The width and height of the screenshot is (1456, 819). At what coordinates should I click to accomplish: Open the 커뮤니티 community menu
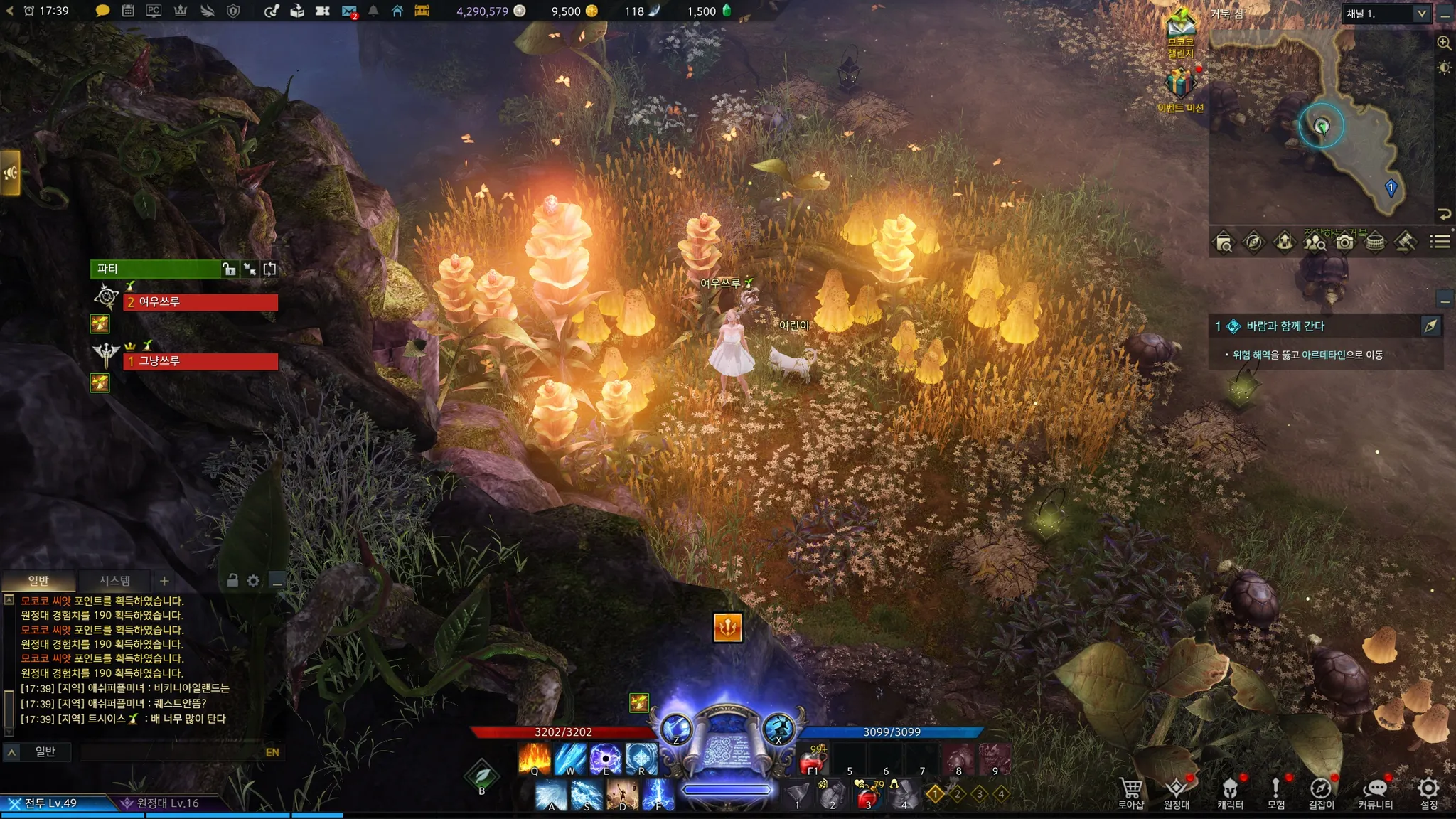pyautogui.click(x=1376, y=792)
